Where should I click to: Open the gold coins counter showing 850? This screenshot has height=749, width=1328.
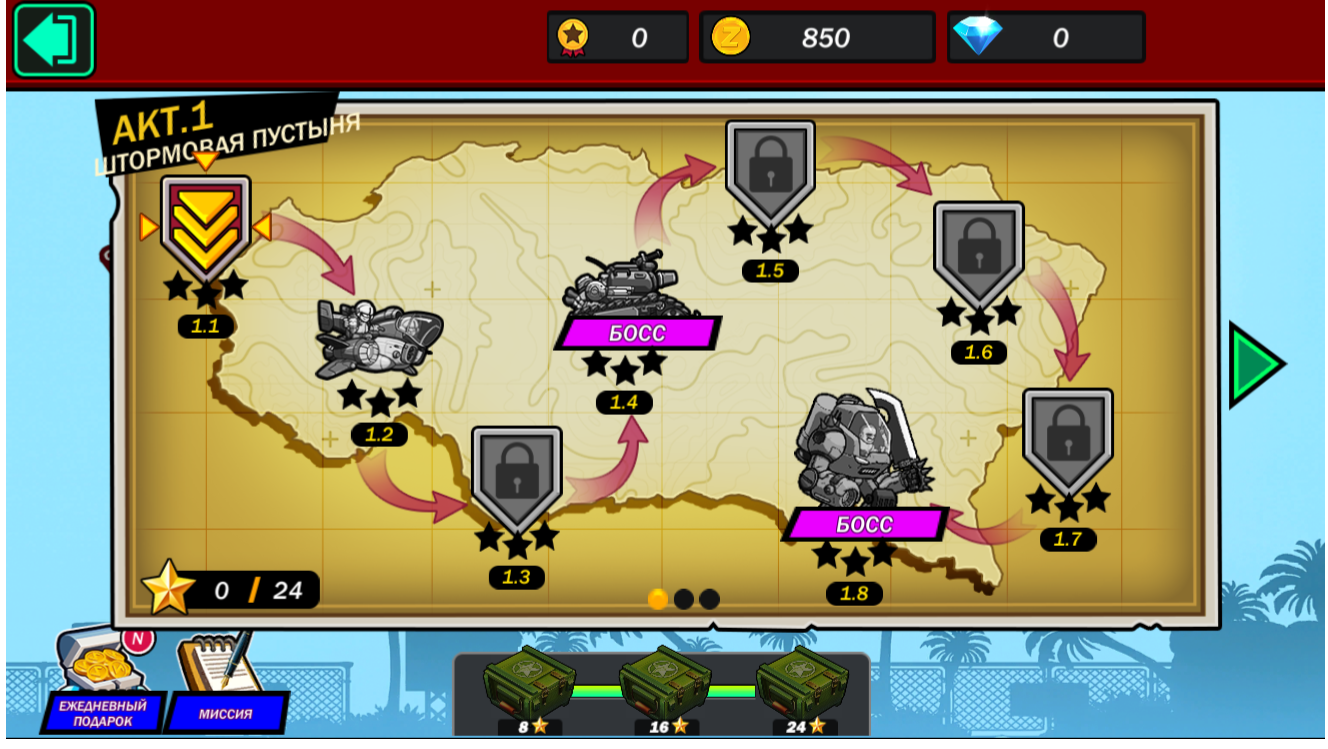click(x=818, y=37)
